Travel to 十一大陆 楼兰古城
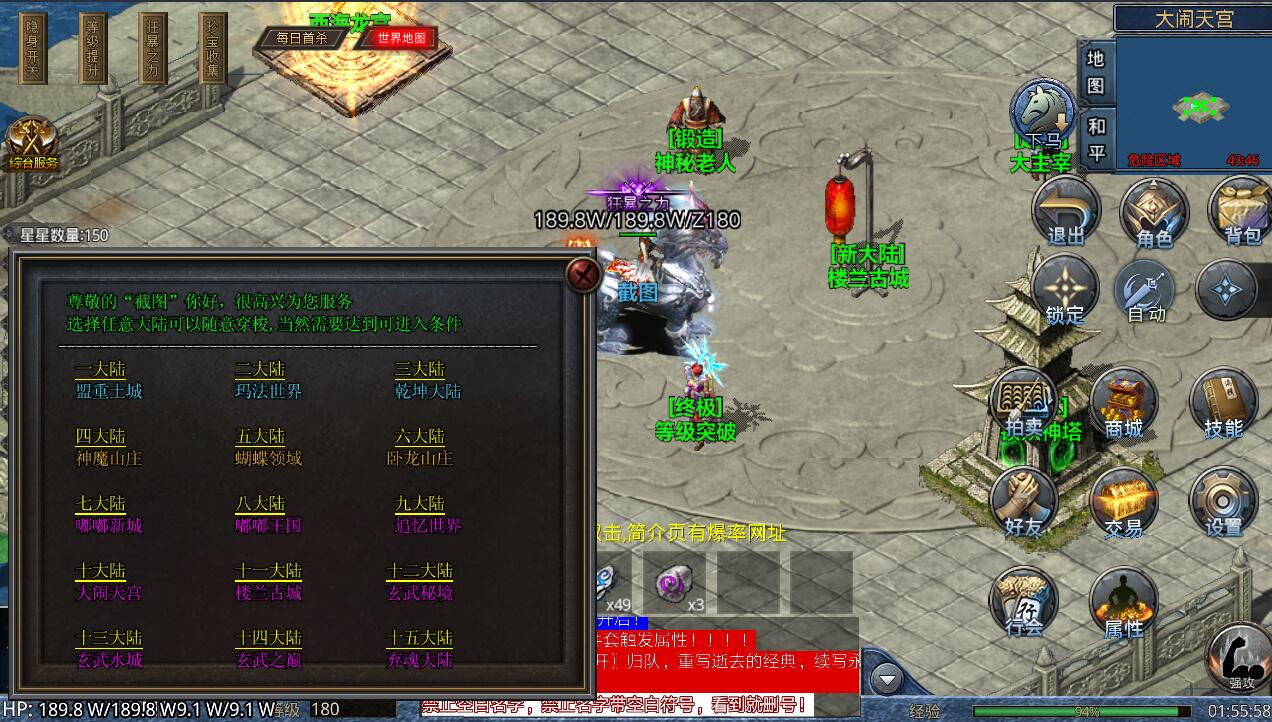The image size is (1272, 722). 268,582
